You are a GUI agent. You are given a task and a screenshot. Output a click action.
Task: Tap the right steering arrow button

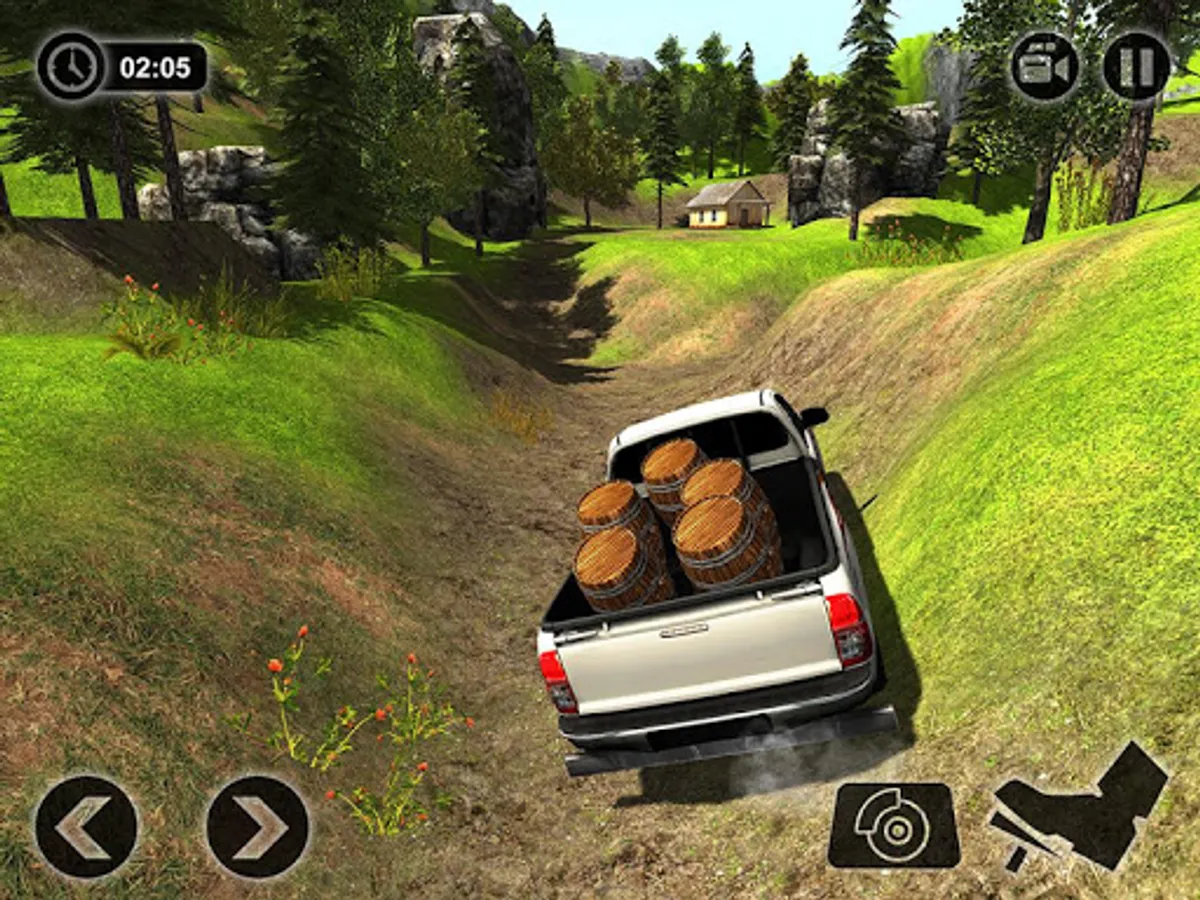(x=258, y=827)
